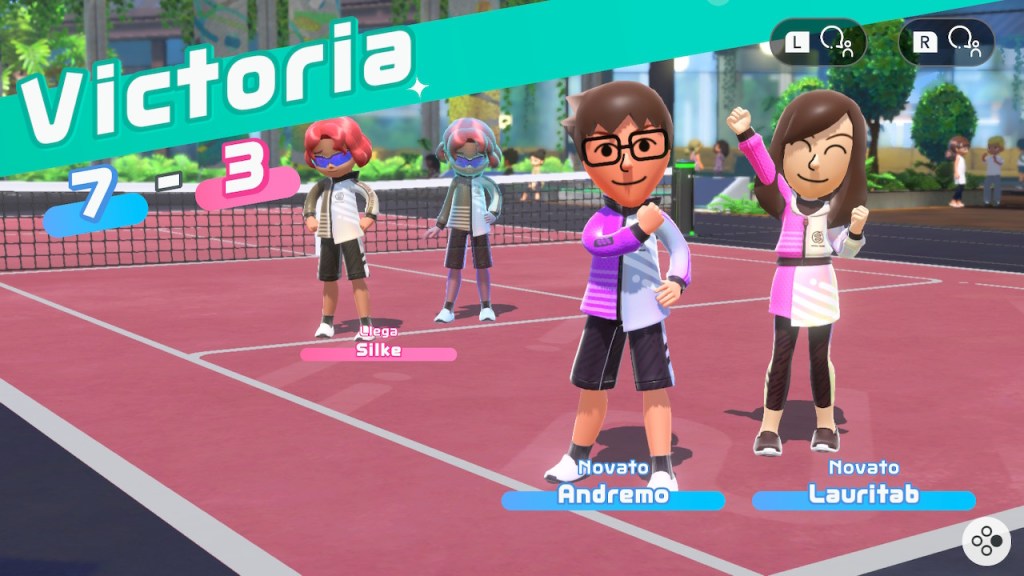Open the player profile view marked L
The image size is (1024, 576).
817,42
